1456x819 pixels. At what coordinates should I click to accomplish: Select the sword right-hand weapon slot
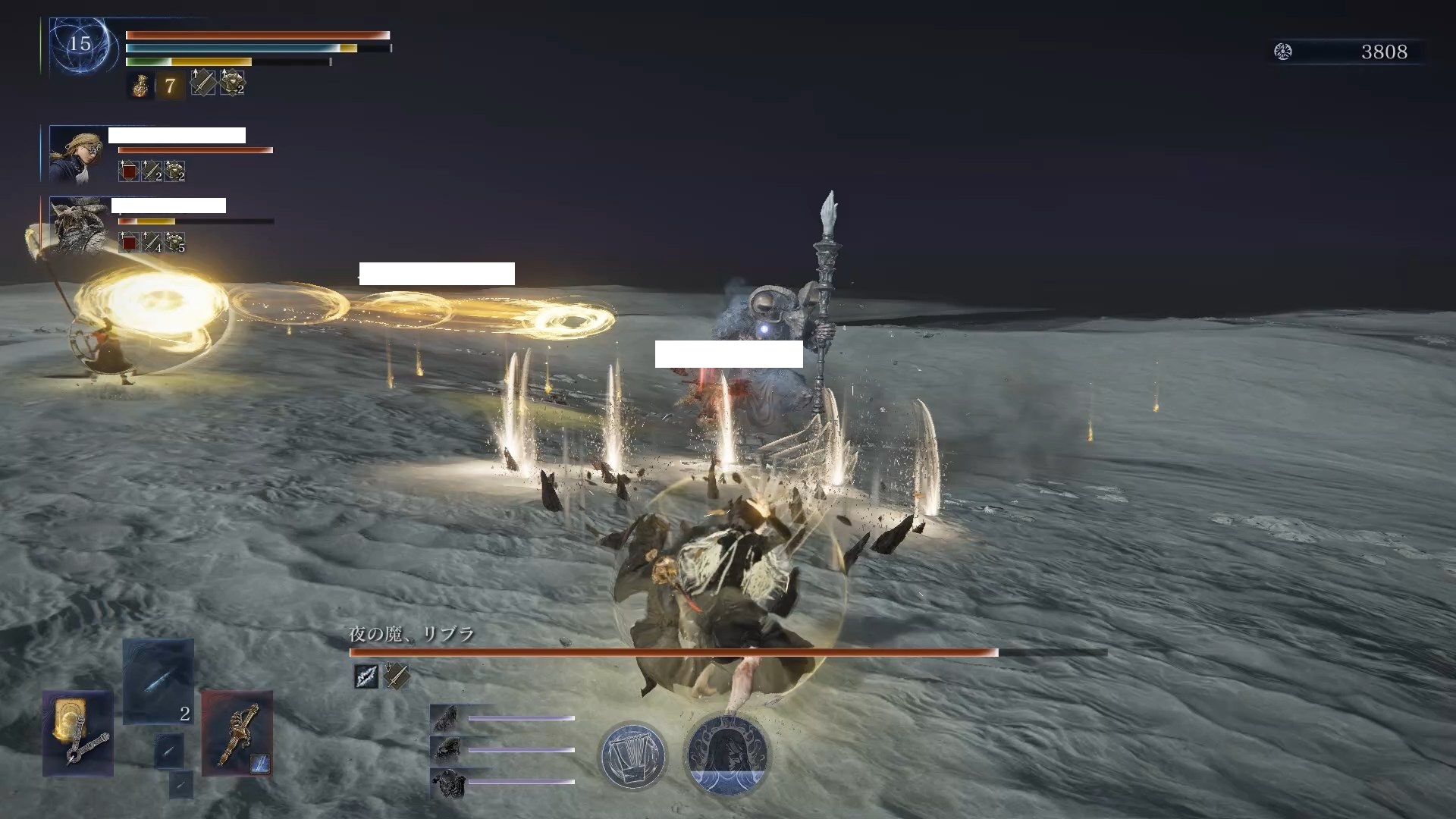[x=237, y=733]
